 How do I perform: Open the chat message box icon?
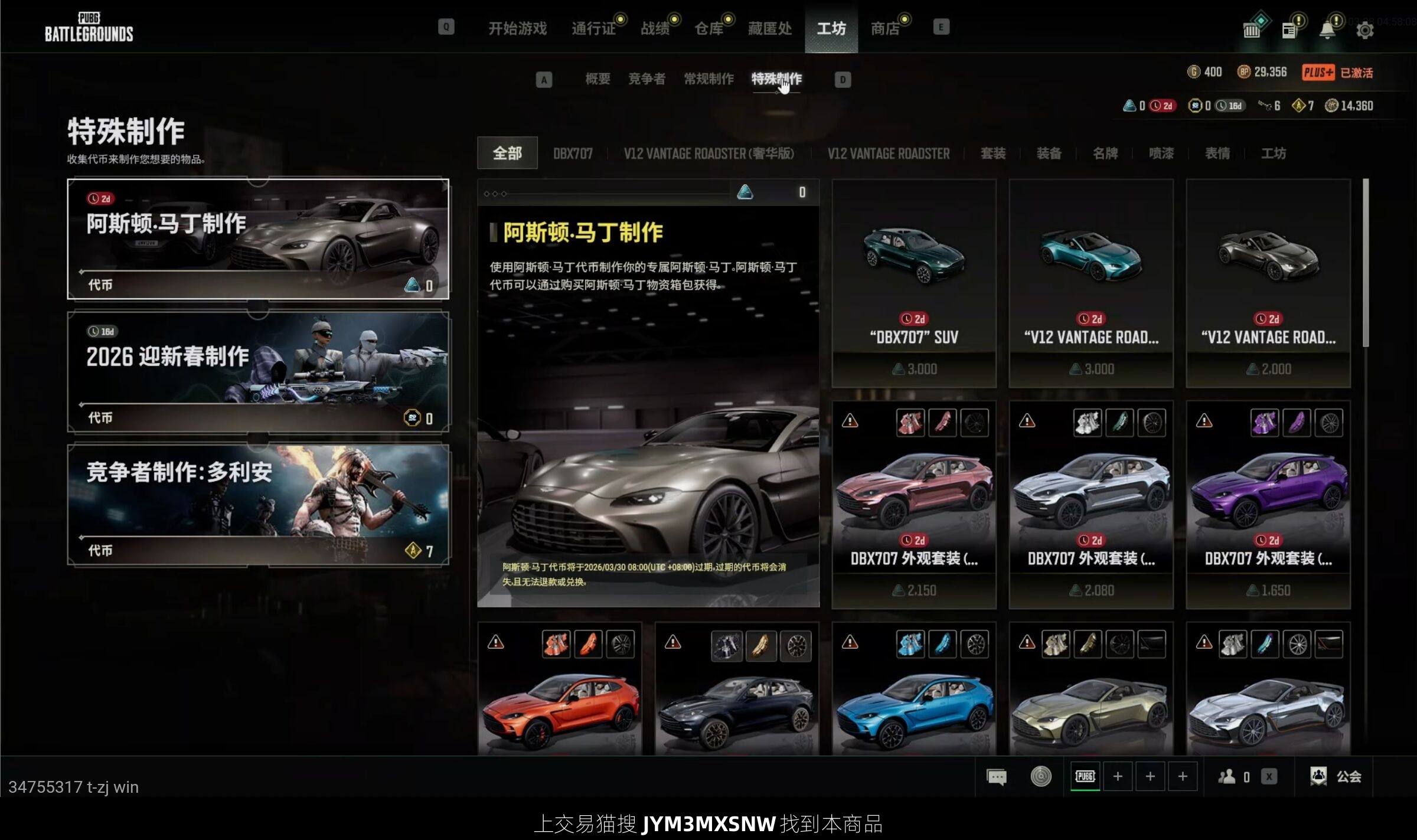pos(997,777)
